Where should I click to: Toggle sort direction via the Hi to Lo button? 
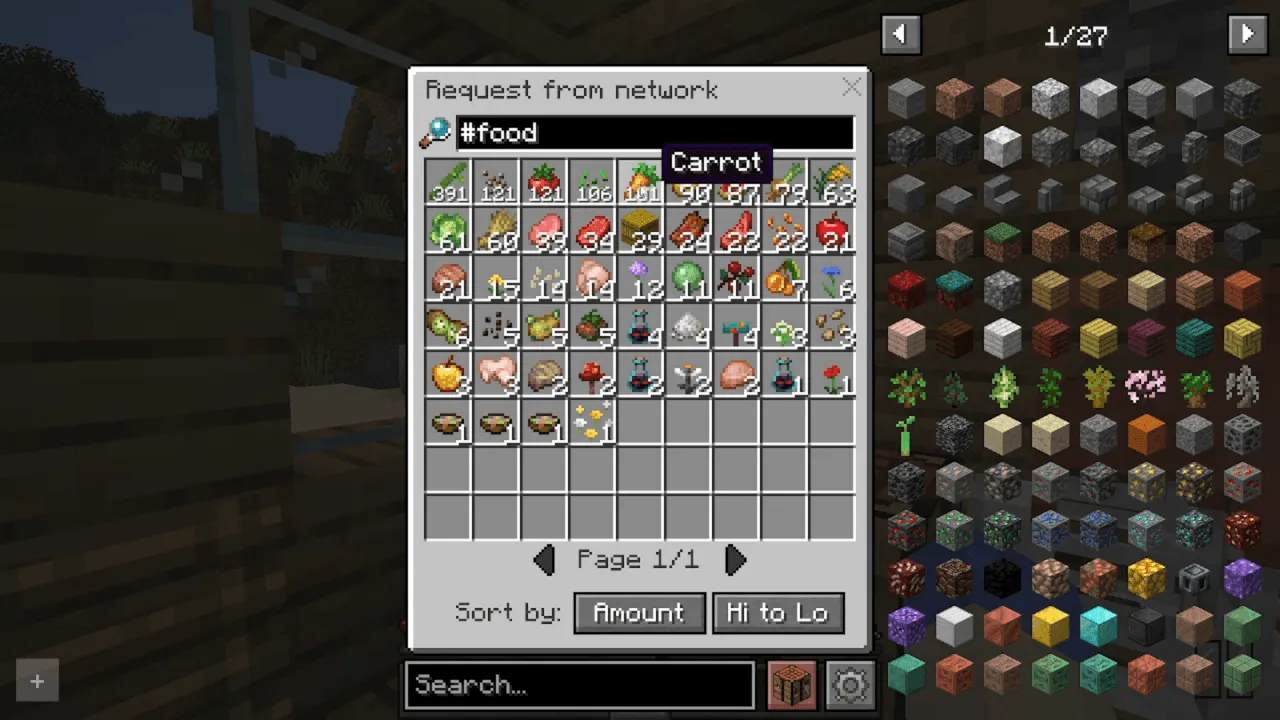(778, 612)
